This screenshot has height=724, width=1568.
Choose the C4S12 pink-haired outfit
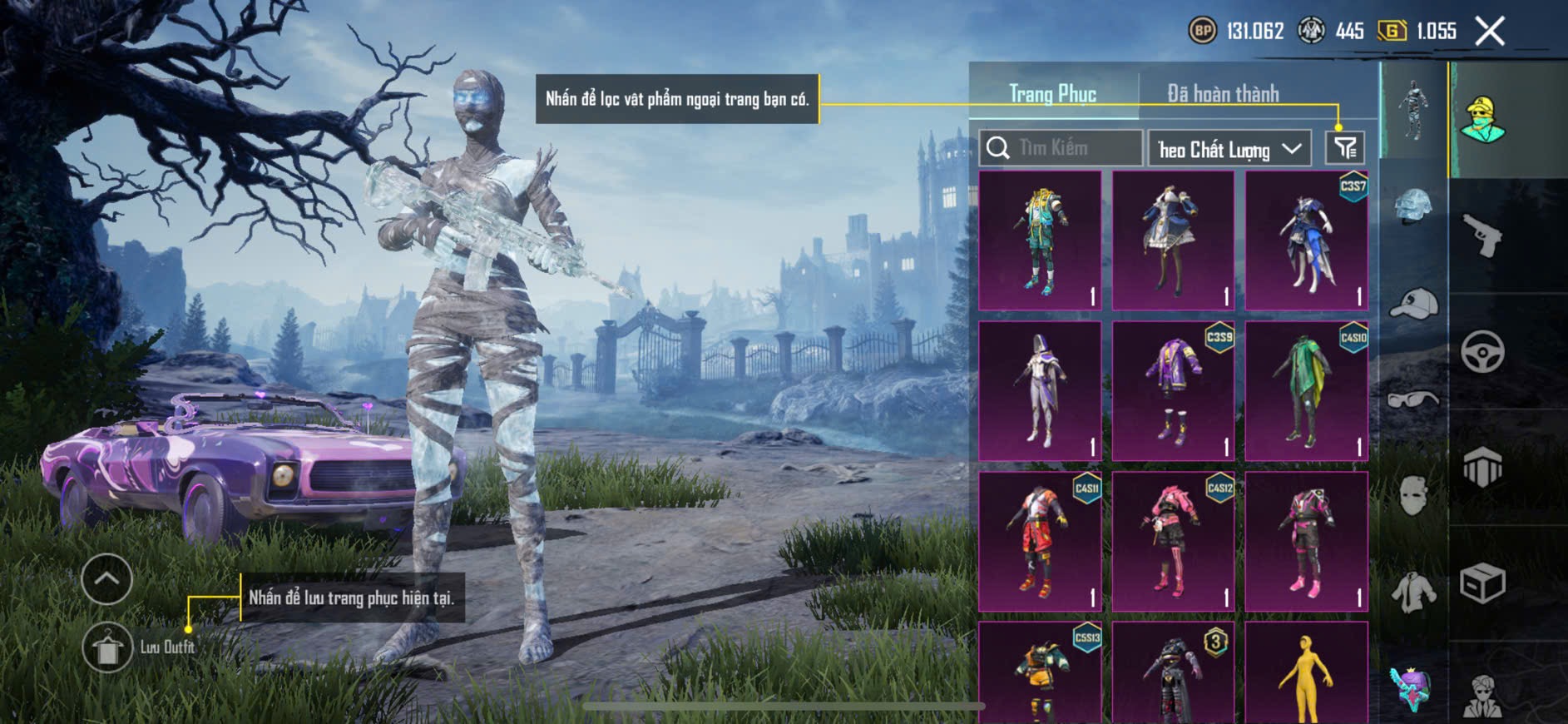point(1173,541)
